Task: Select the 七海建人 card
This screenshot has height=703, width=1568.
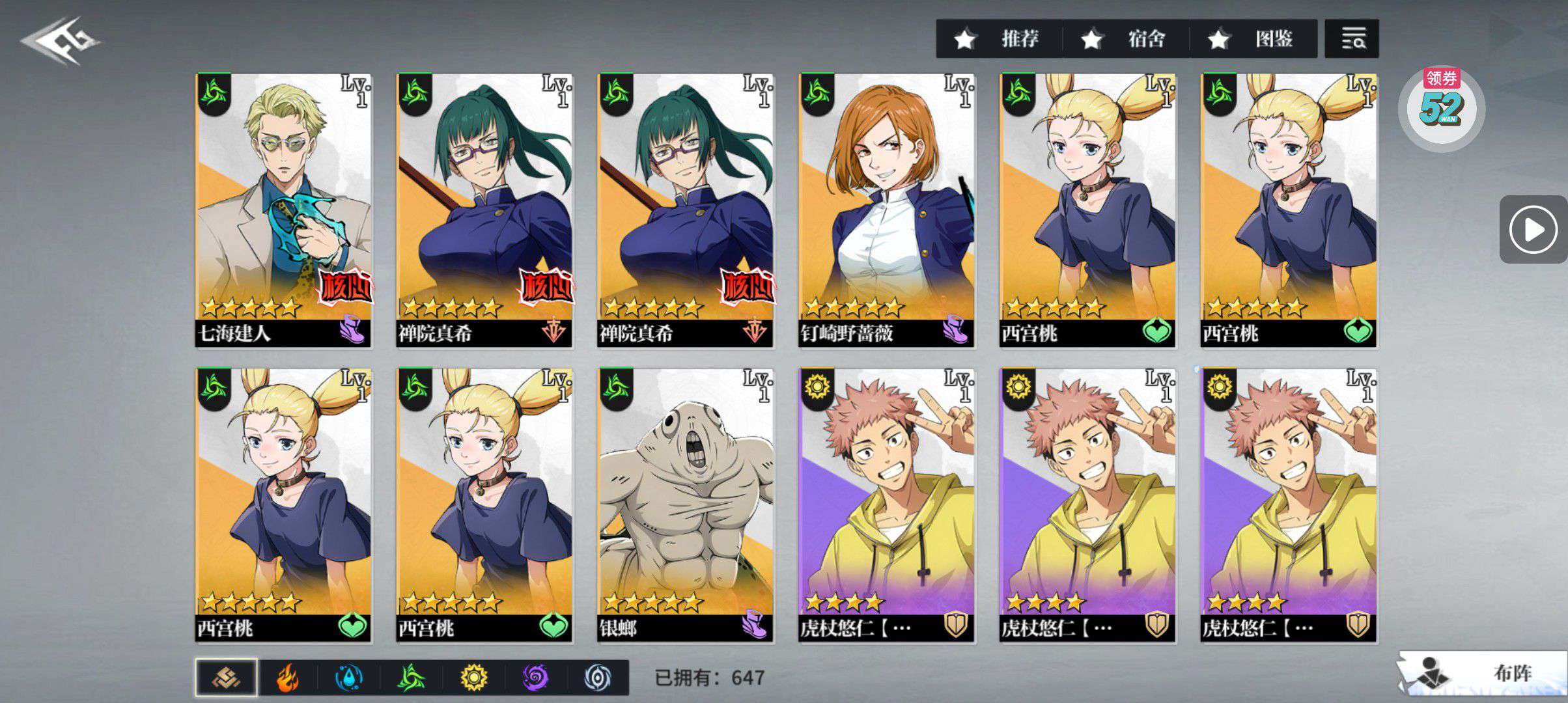Action: pos(284,210)
